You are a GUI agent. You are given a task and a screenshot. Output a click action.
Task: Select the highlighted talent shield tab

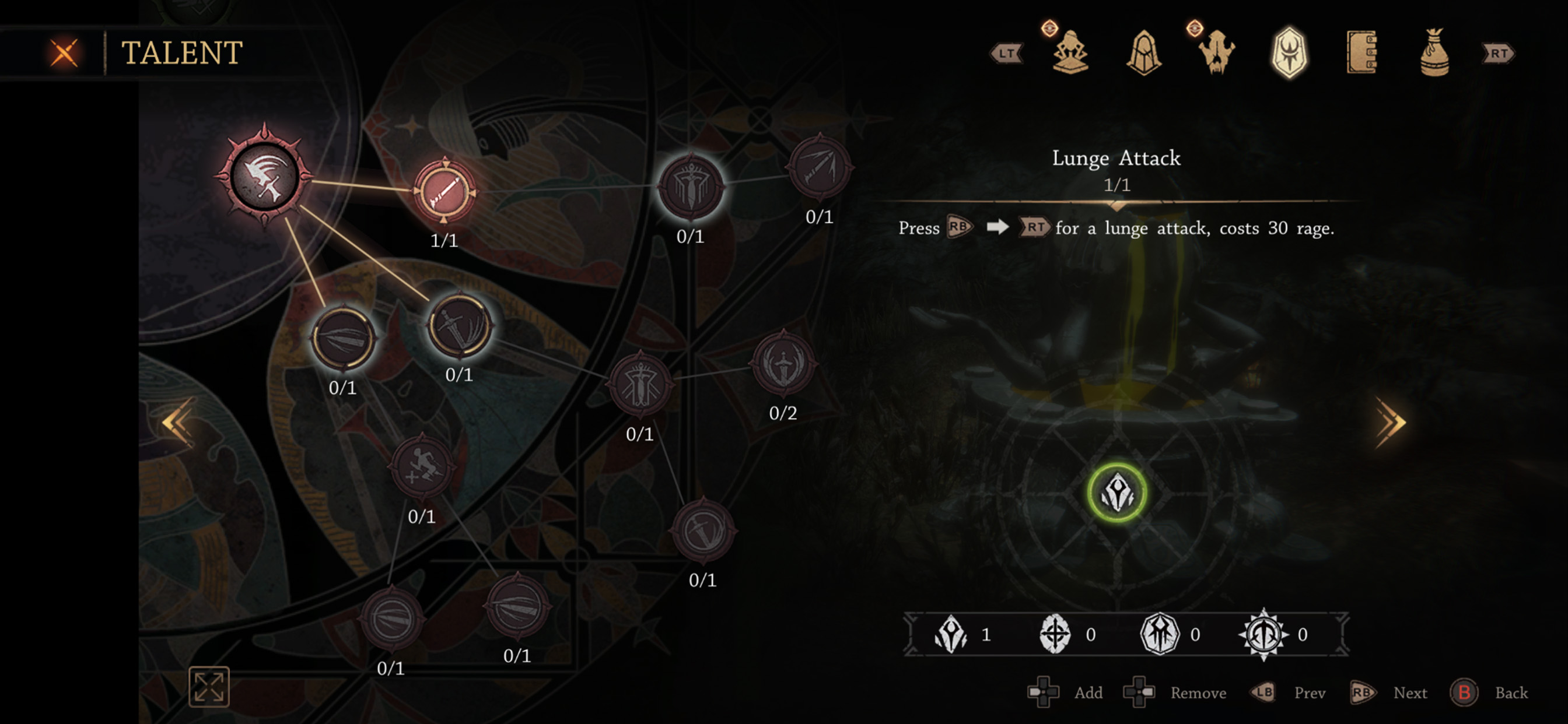click(1289, 53)
